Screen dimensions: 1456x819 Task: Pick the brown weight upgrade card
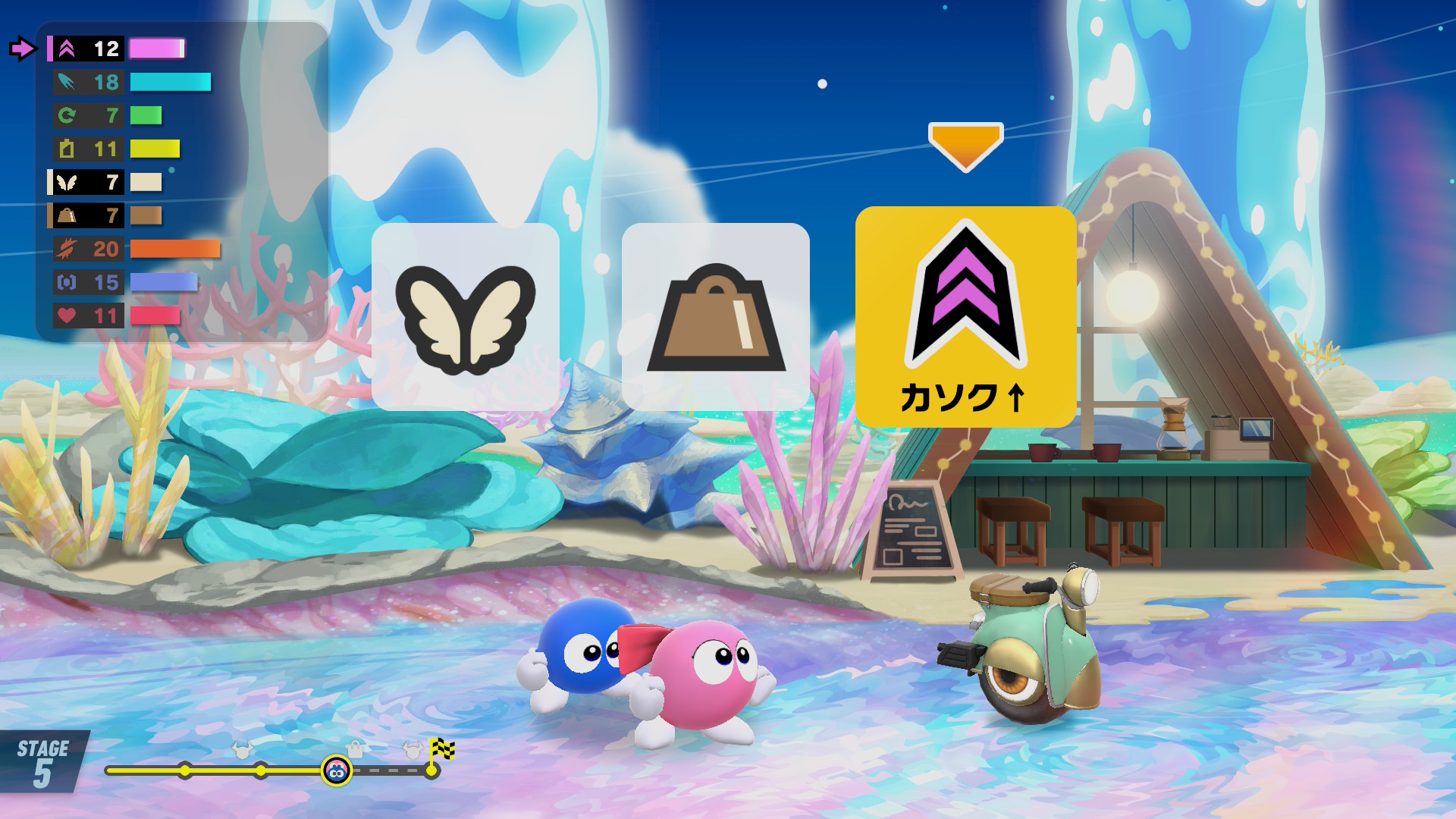715,317
